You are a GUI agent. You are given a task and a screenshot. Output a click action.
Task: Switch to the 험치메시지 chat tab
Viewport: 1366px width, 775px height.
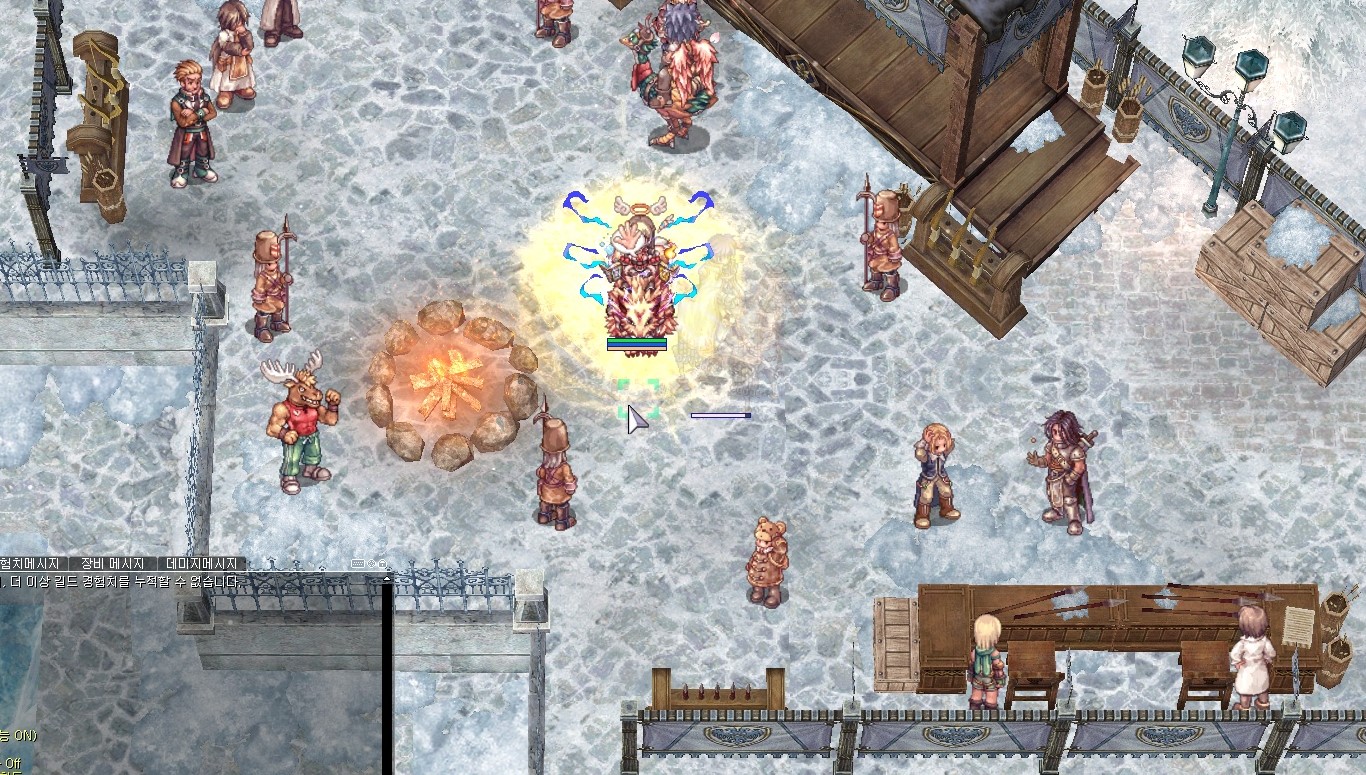[32, 564]
